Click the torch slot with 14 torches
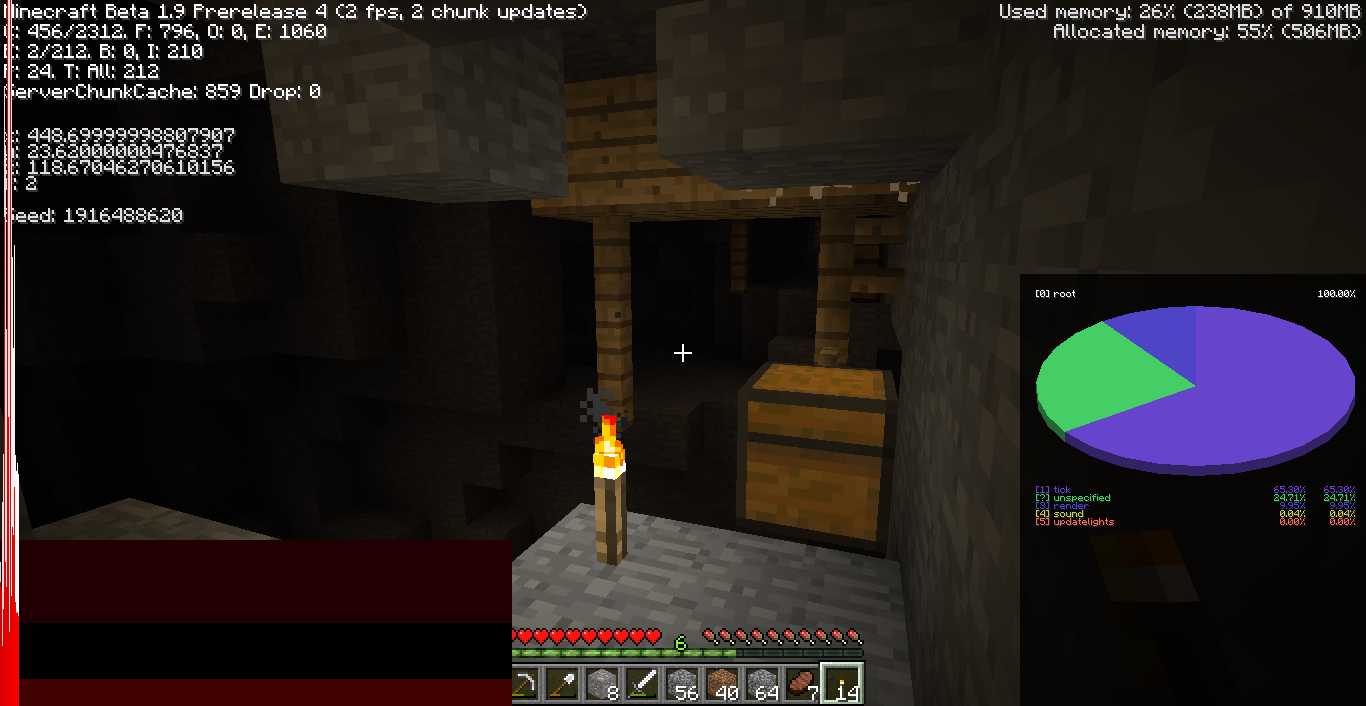1366x706 pixels. point(841,684)
